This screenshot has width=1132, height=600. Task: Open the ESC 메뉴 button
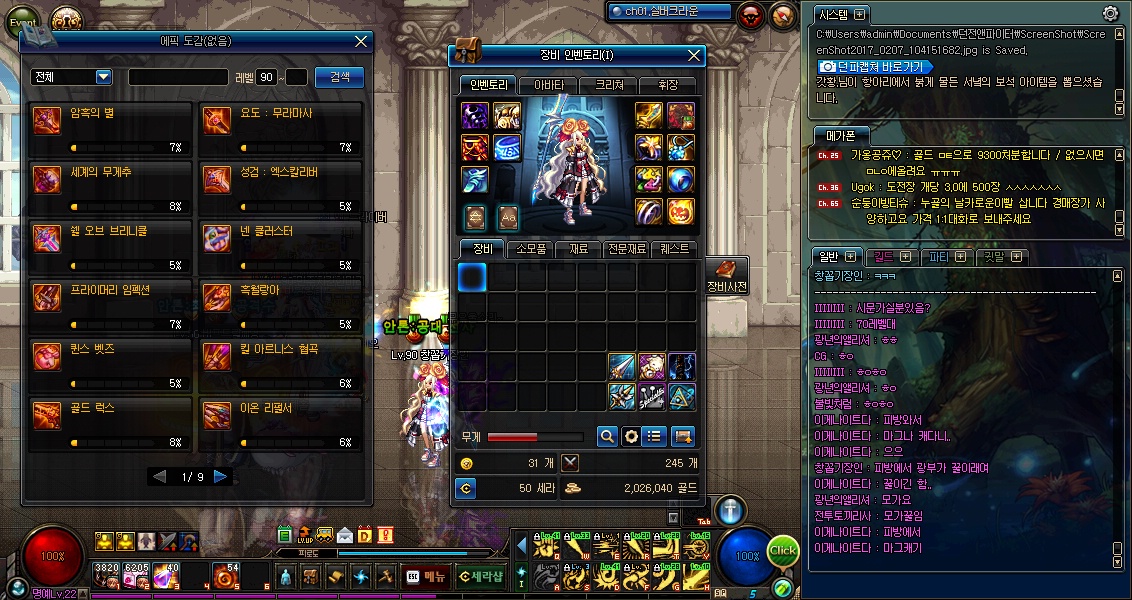pos(426,576)
